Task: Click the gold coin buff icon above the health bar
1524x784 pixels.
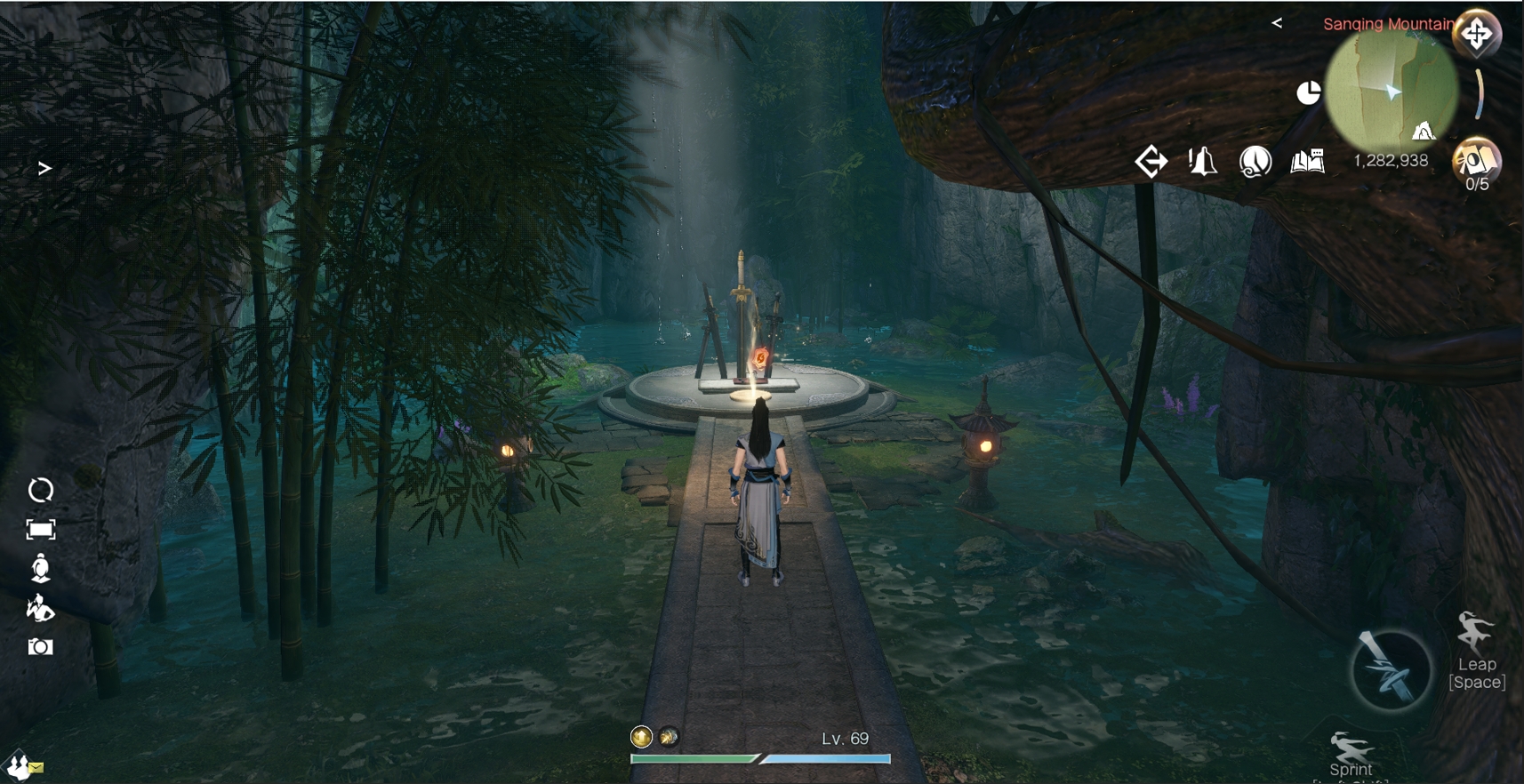Action: [641, 737]
